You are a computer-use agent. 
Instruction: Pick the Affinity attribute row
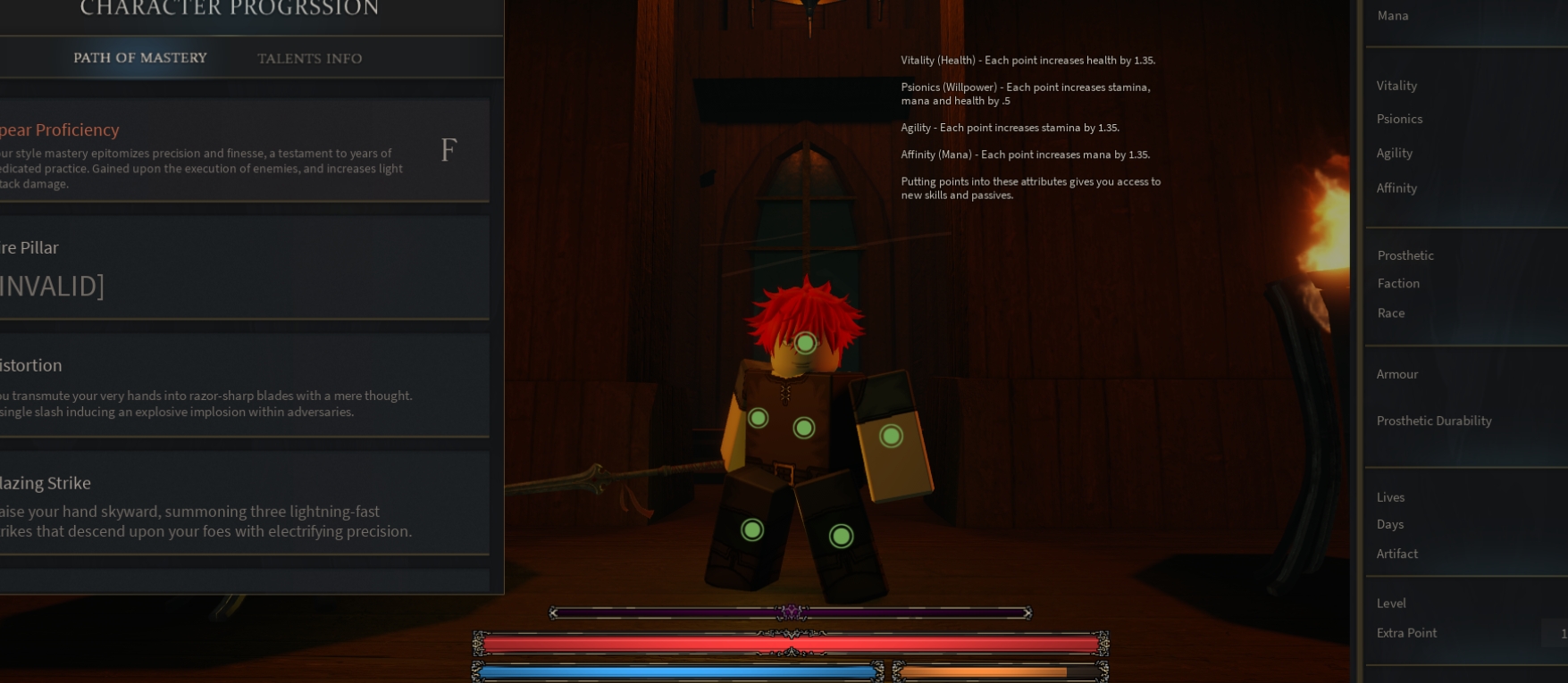[1396, 188]
